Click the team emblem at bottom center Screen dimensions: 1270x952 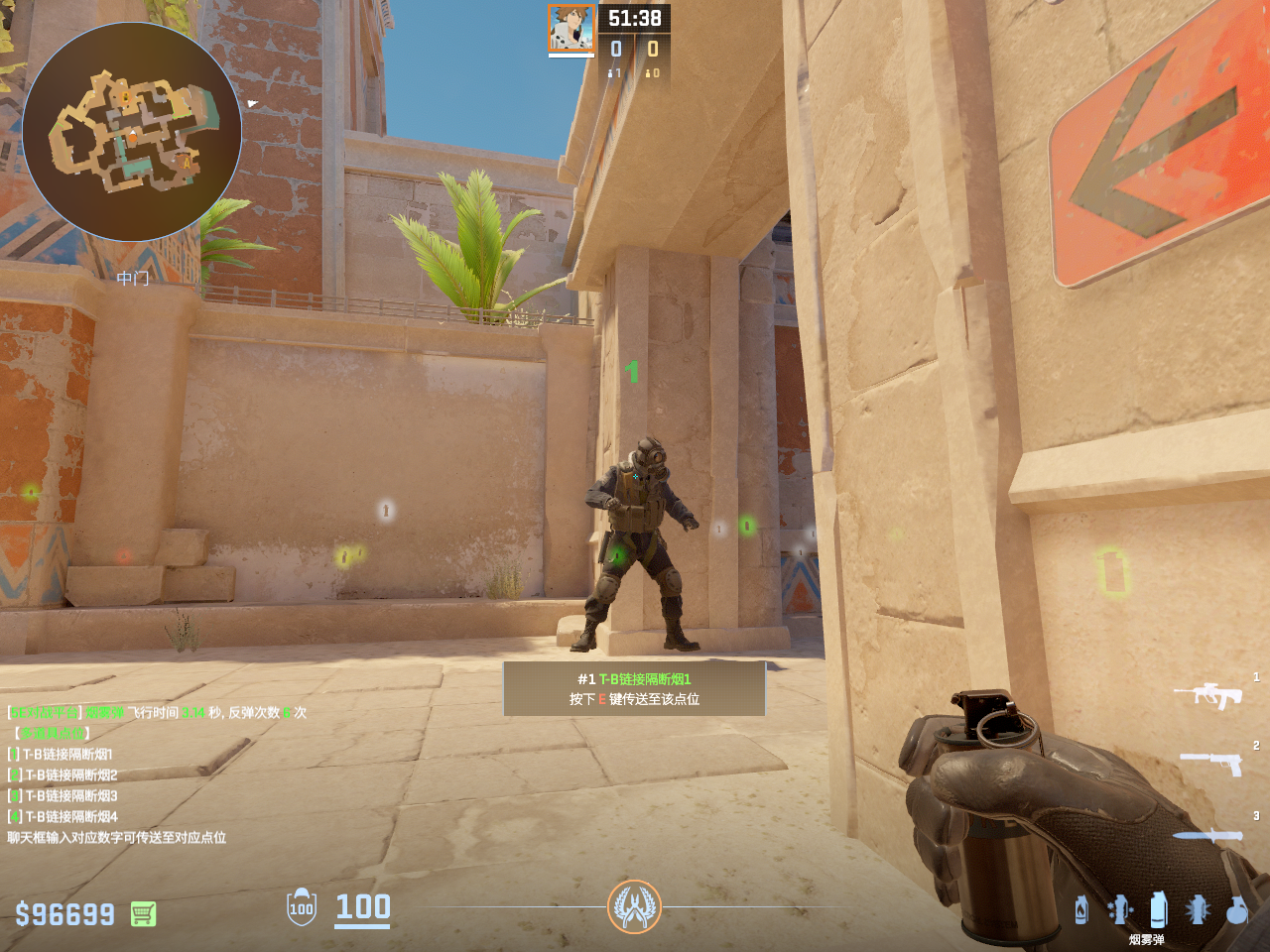[634, 906]
